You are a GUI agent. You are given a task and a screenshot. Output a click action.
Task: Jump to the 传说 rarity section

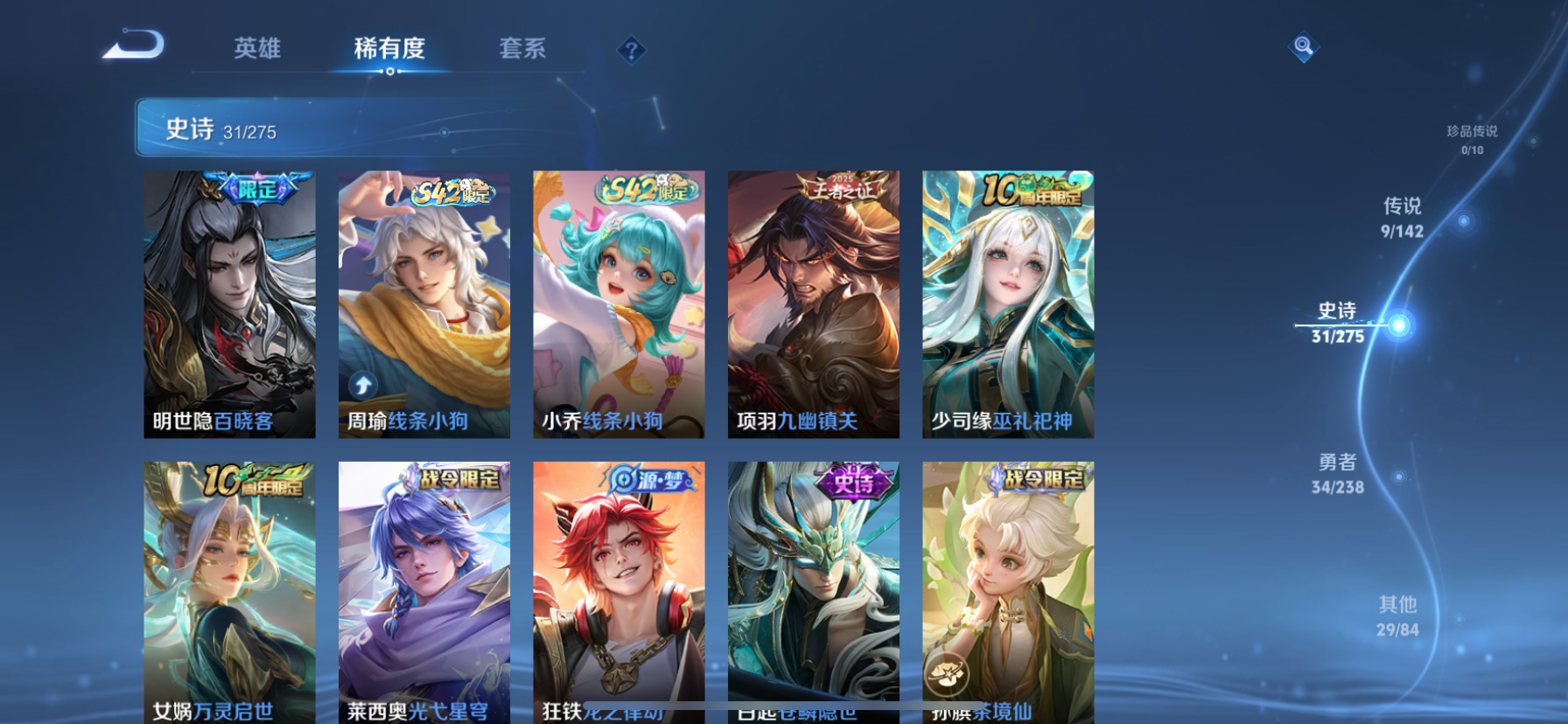click(1402, 217)
